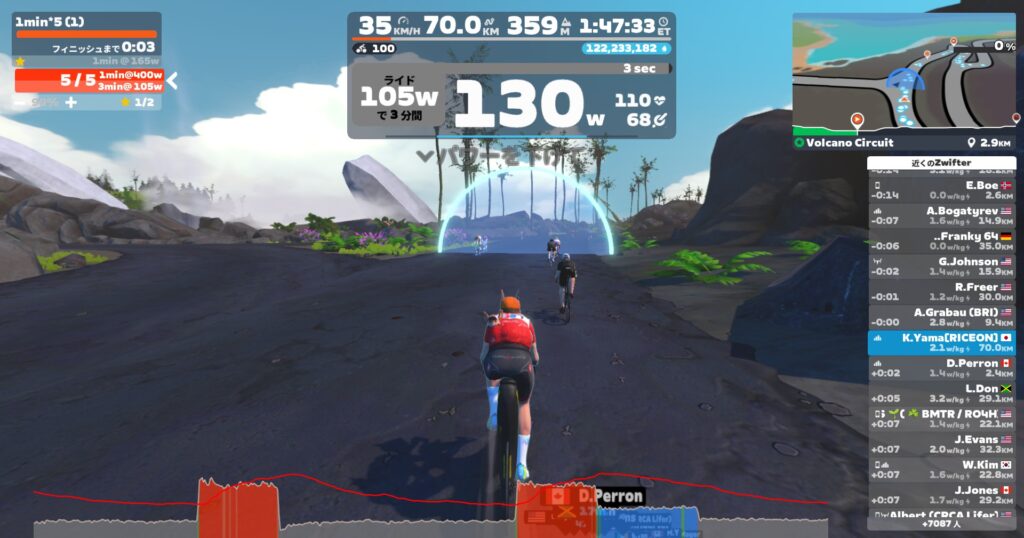This screenshot has width=1024, height=538.
Task: Select W.Kim in the nearby riders list
Action: [942, 467]
